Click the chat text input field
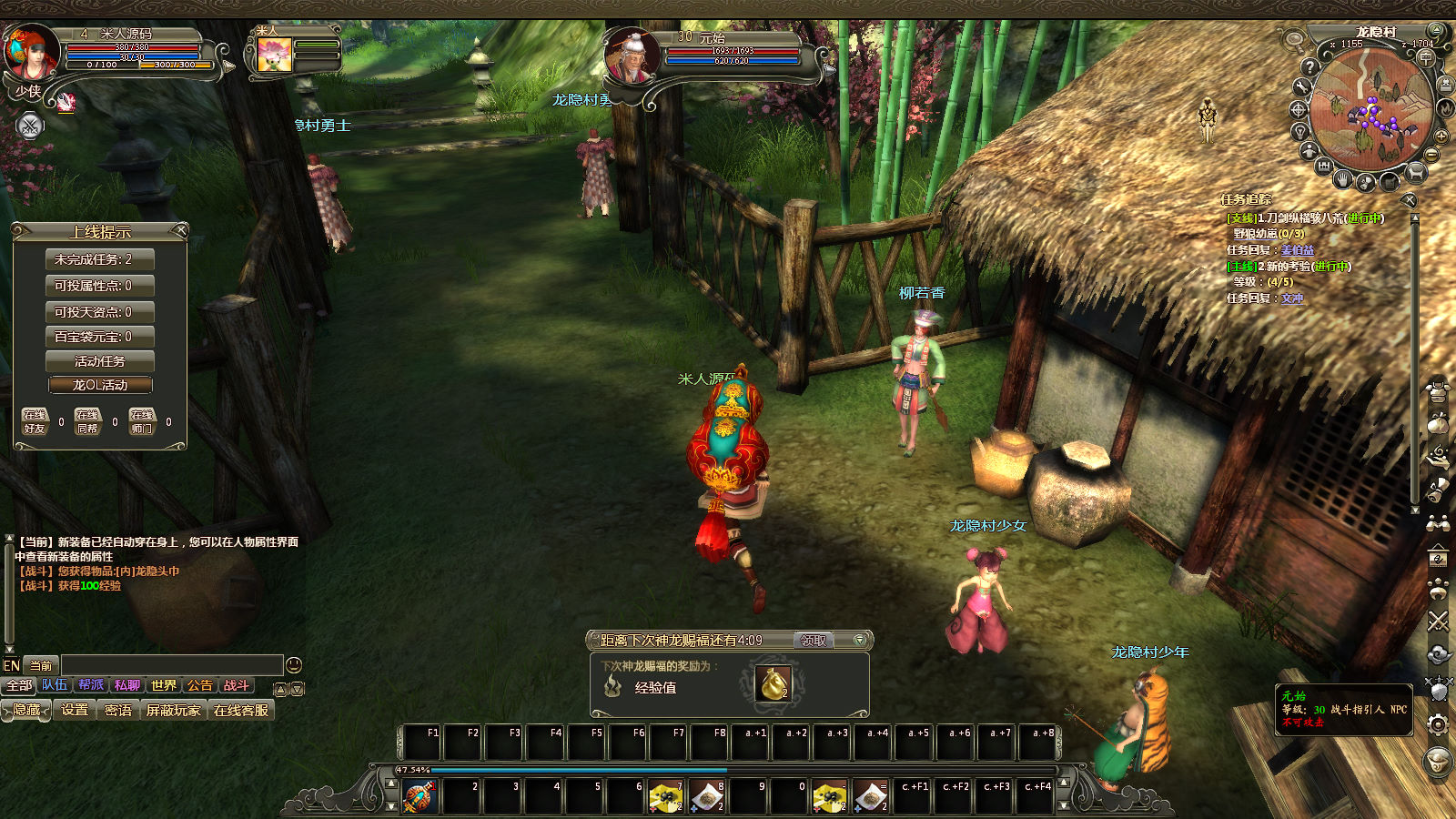 point(171,665)
